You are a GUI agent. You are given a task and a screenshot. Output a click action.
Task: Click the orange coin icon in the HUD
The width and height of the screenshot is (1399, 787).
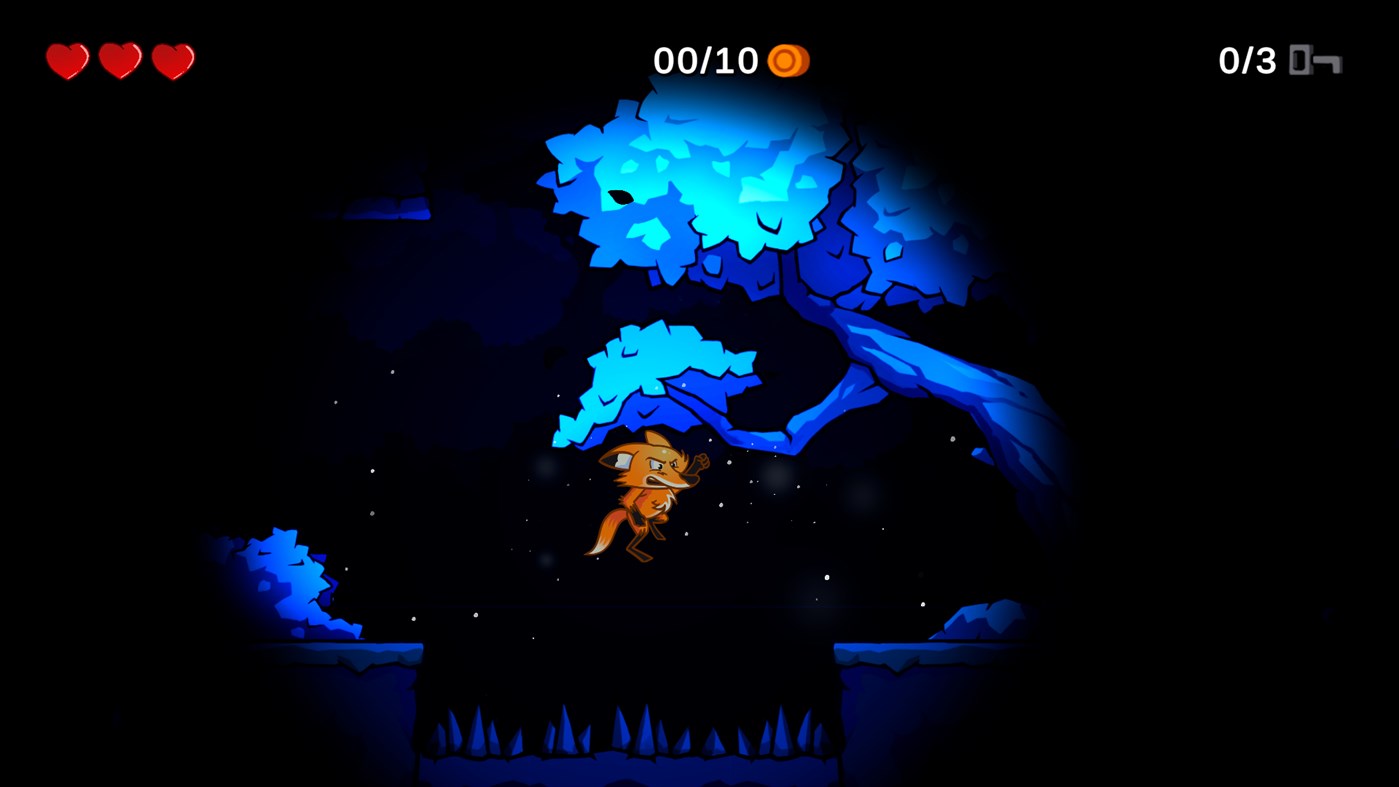[789, 60]
